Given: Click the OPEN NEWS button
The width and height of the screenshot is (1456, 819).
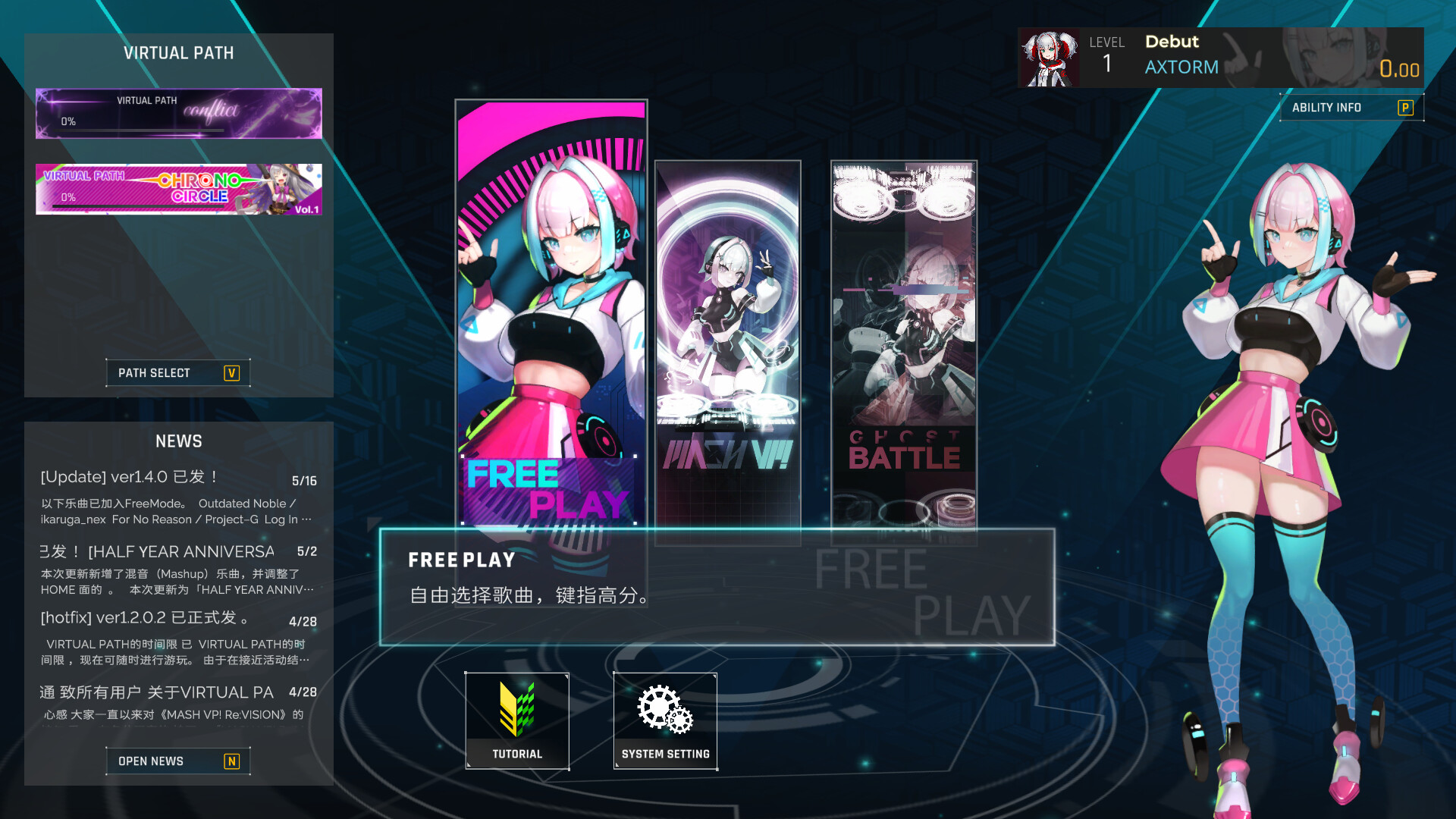Looking at the screenshot, I should (177, 761).
